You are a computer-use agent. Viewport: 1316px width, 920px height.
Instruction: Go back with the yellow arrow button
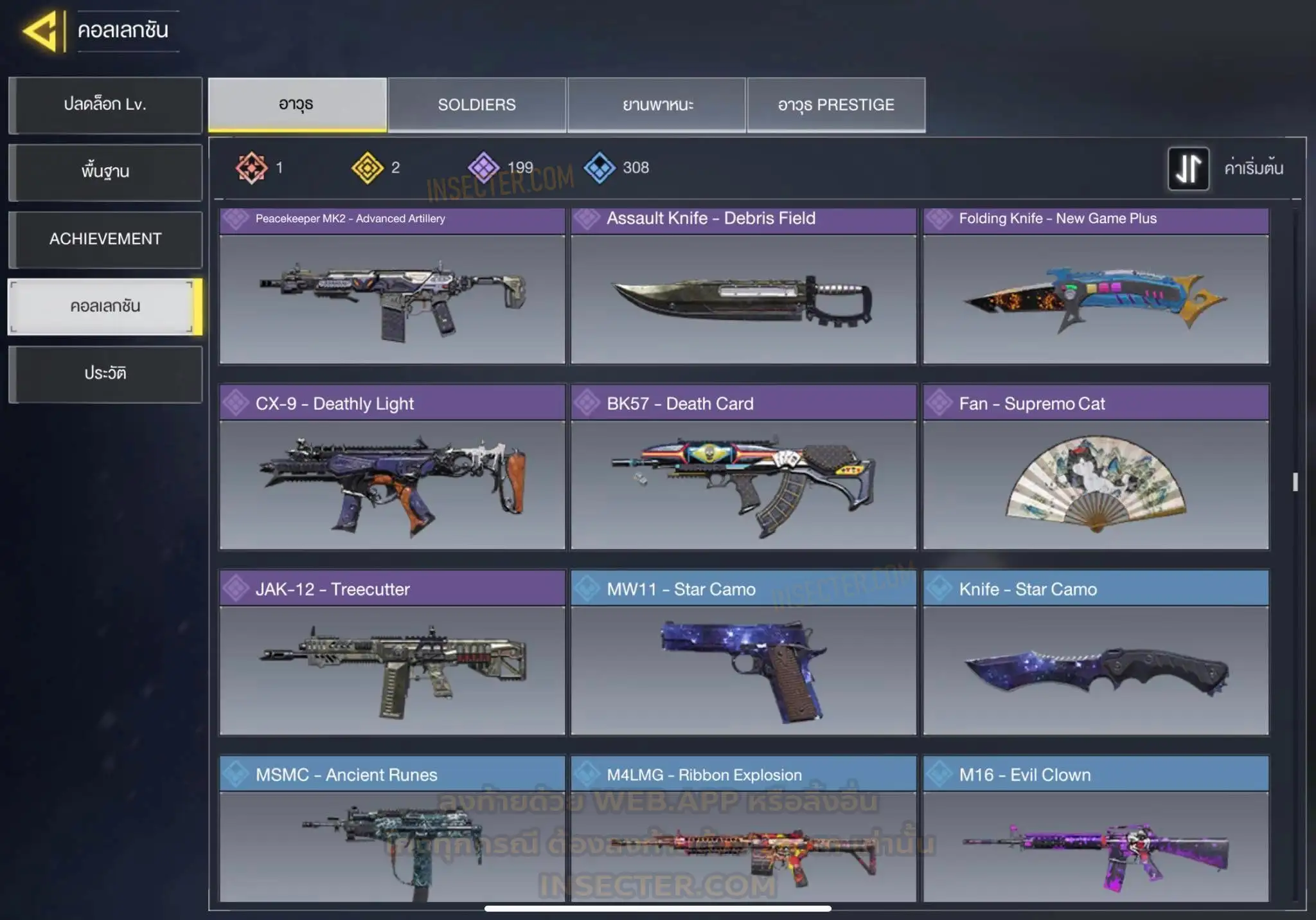click(42, 32)
